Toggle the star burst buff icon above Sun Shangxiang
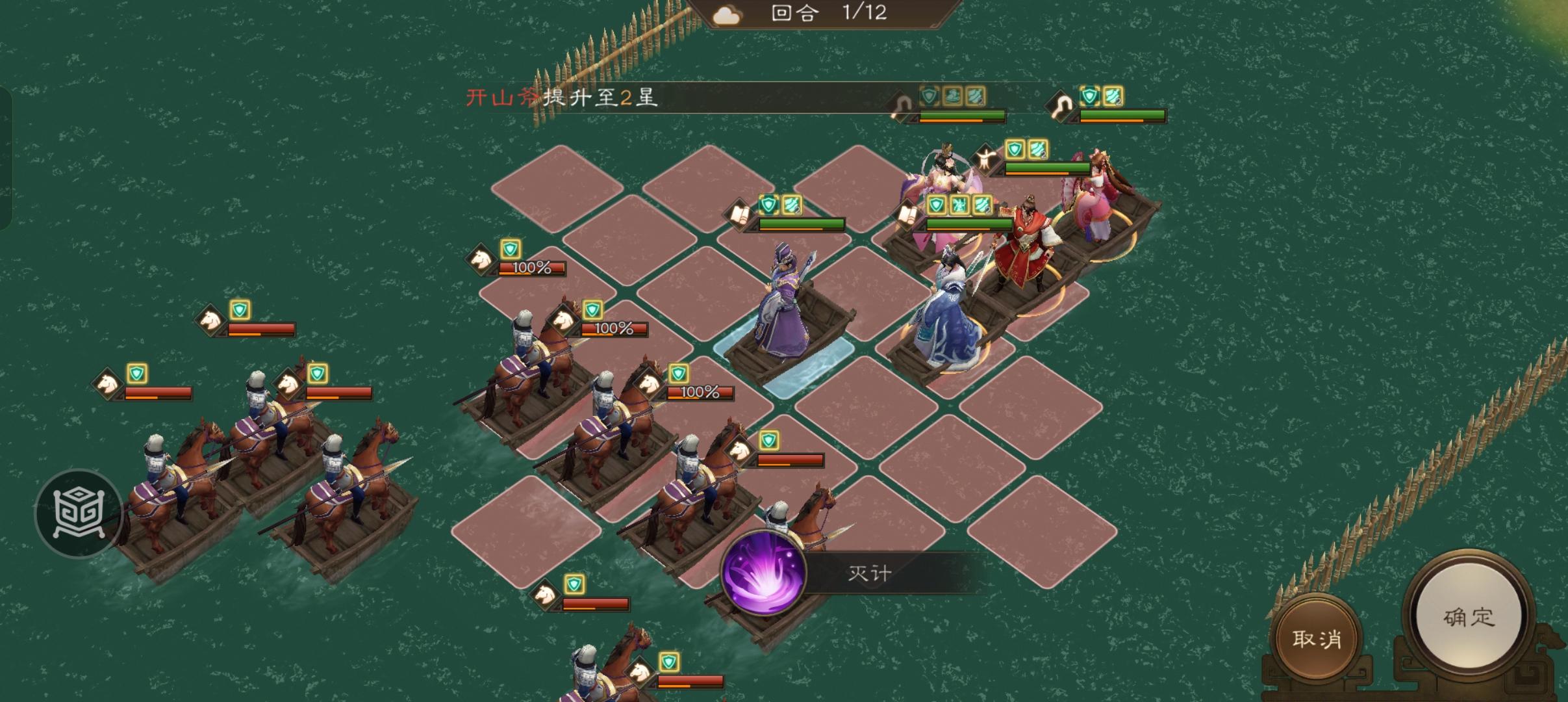This screenshot has width=1568, height=702. pos(959,204)
